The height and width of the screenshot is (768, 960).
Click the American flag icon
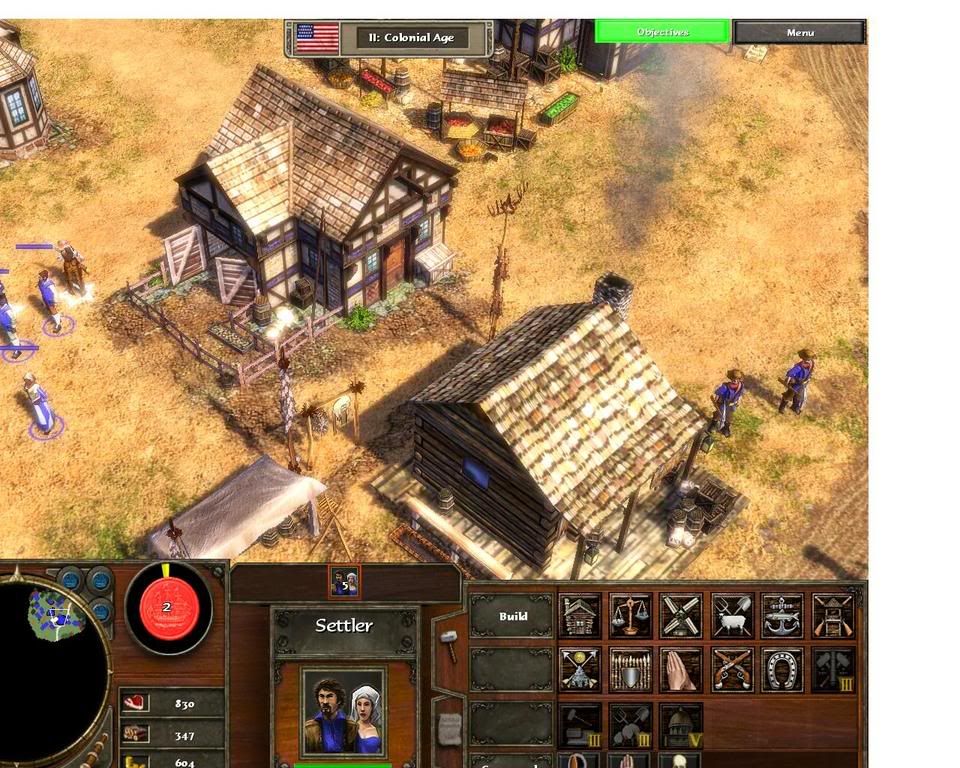[x=317, y=38]
